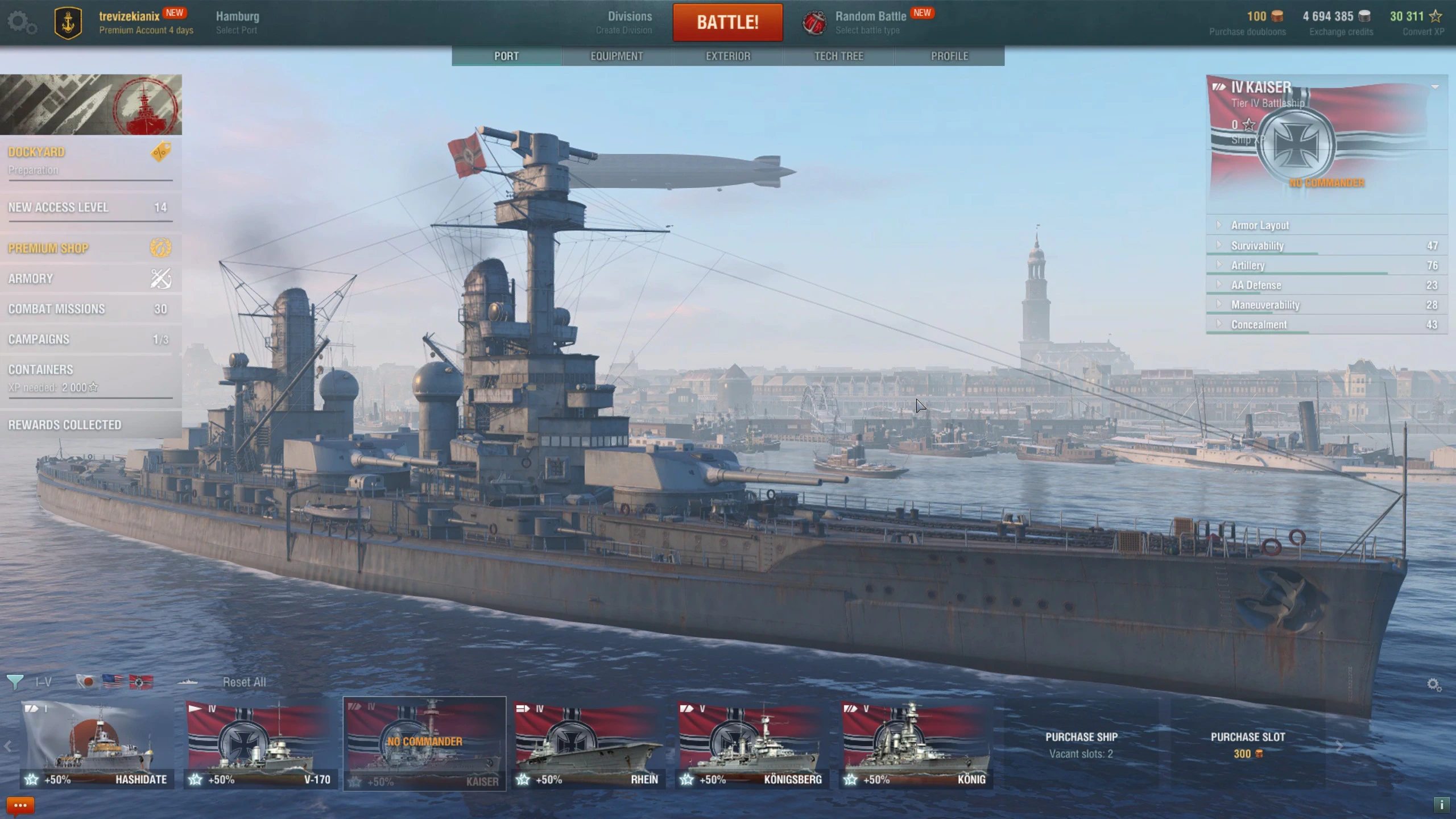Open the settings gear in the top-left corner

22,23
